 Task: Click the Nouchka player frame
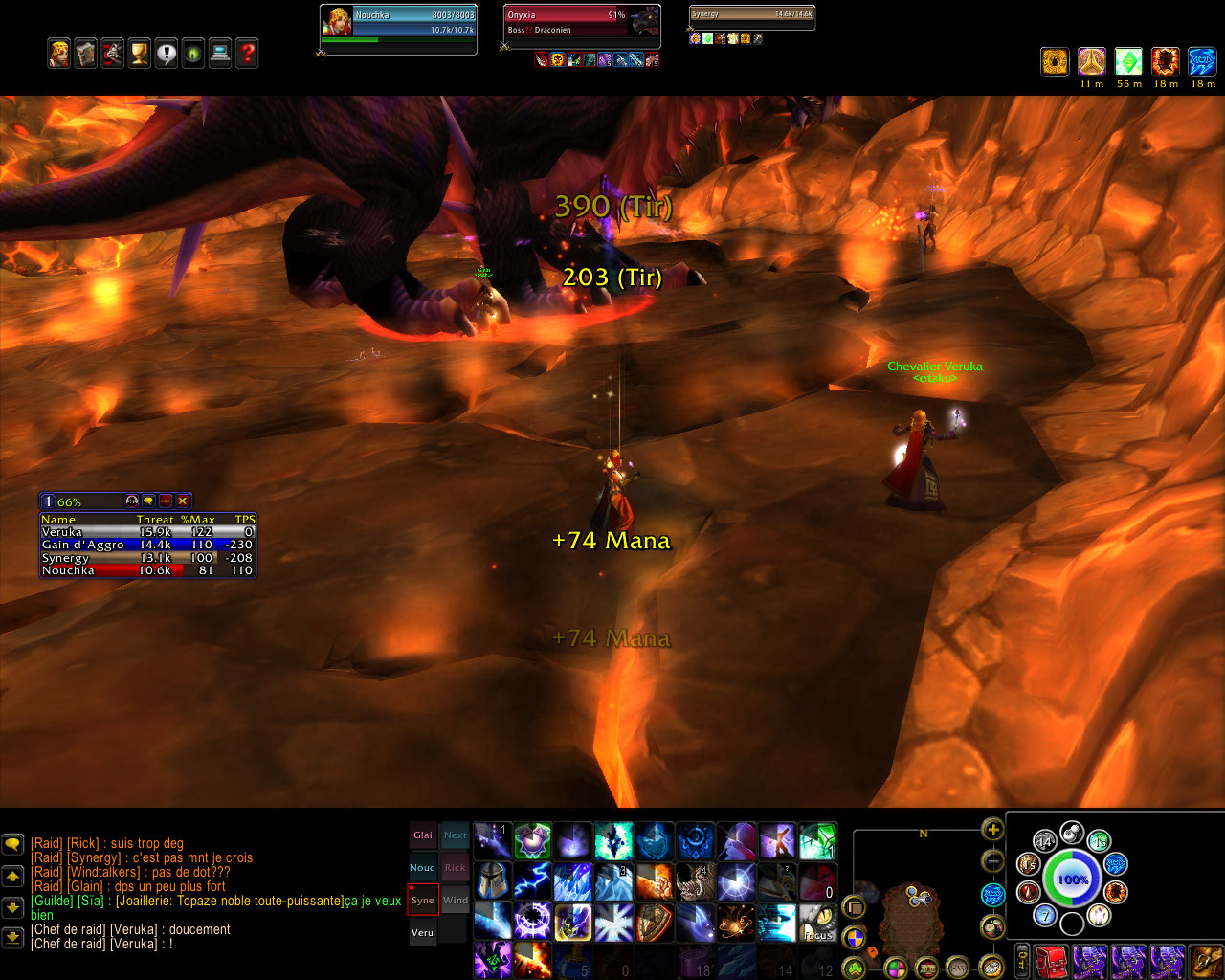tap(398, 23)
